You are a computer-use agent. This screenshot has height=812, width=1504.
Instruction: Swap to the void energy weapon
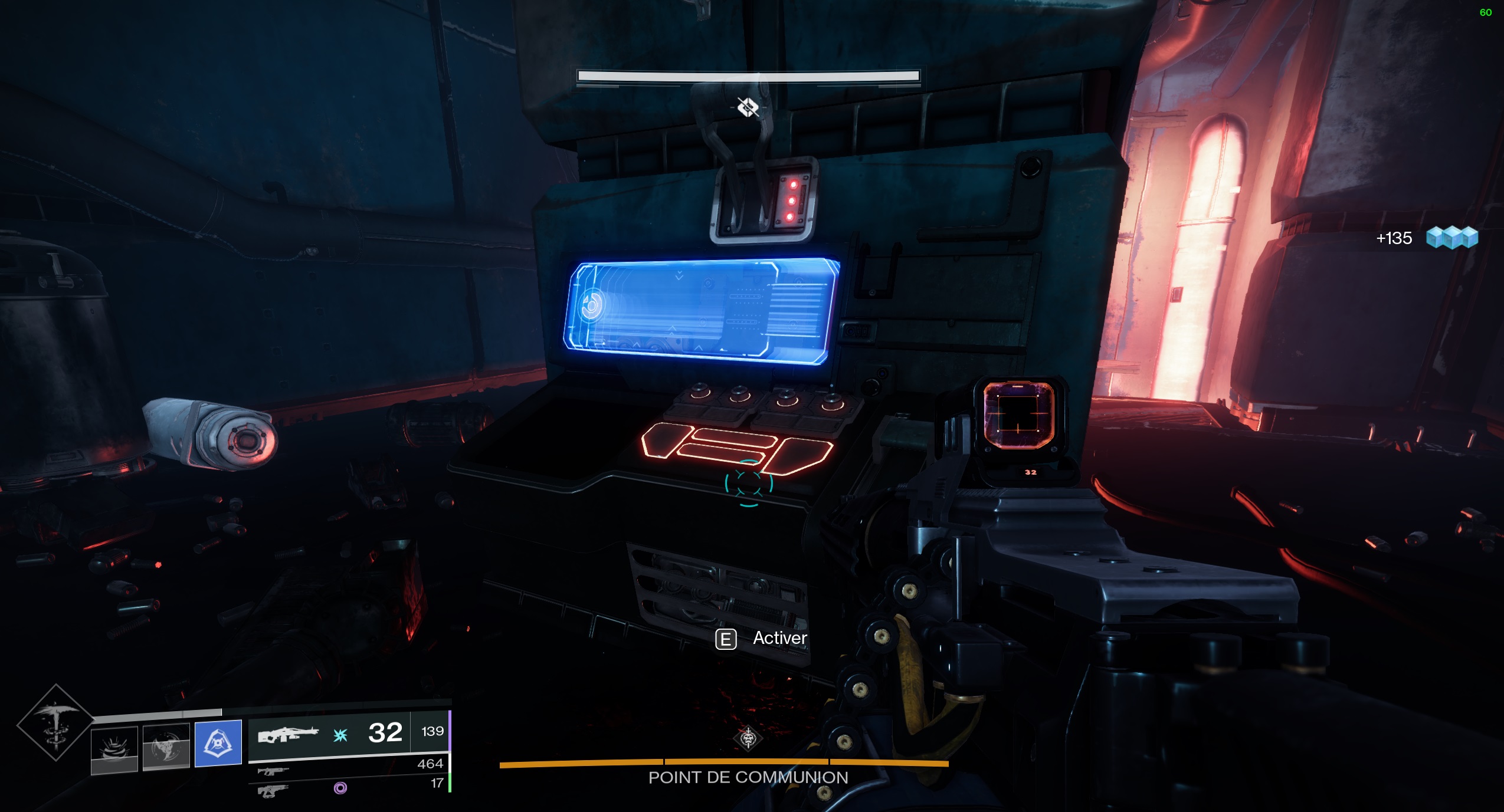coord(273,790)
